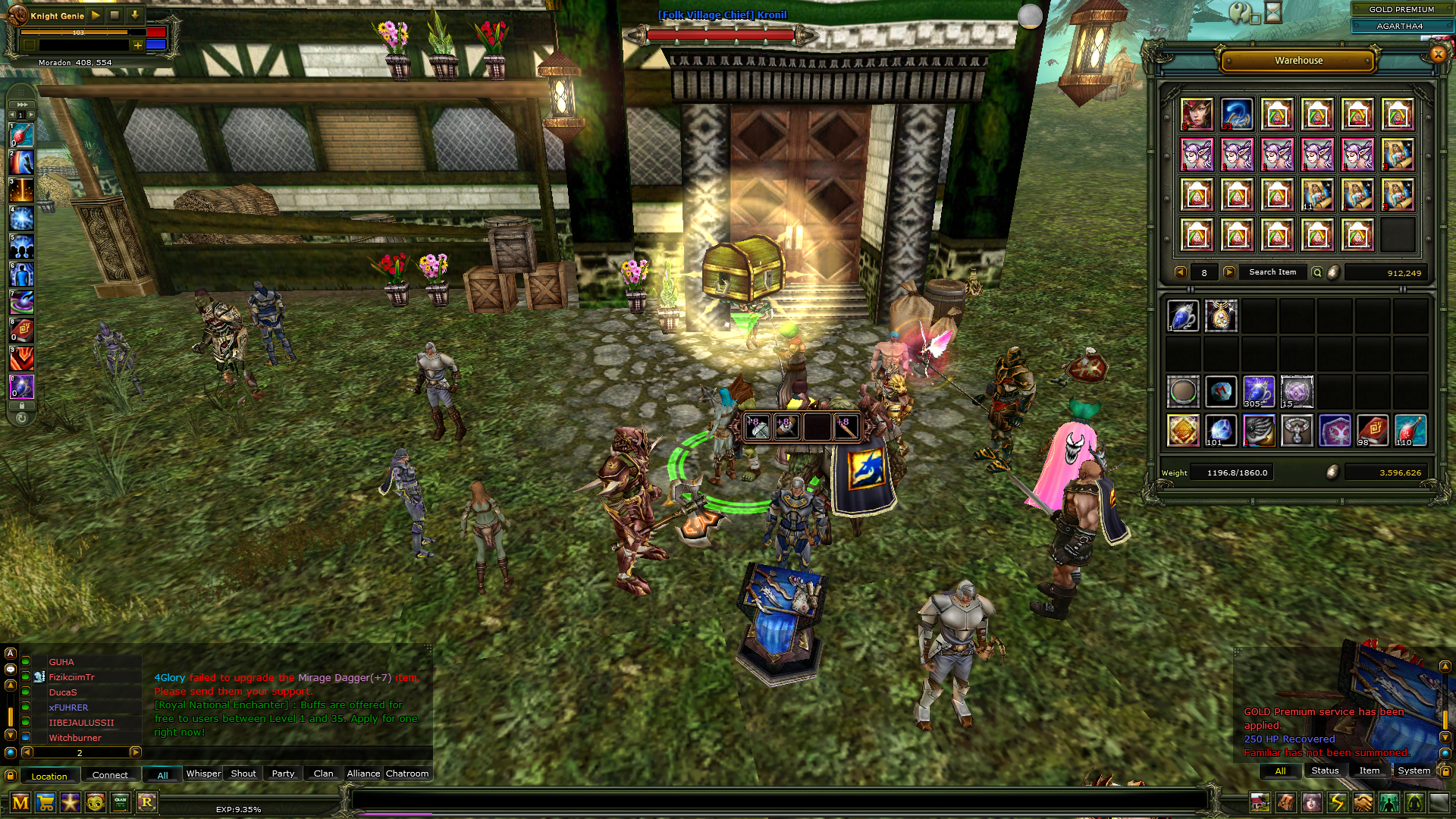Screen dimensions: 1456x819
Task: Click the magnifier search icon in the Warehouse
Action: click(x=1317, y=272)
